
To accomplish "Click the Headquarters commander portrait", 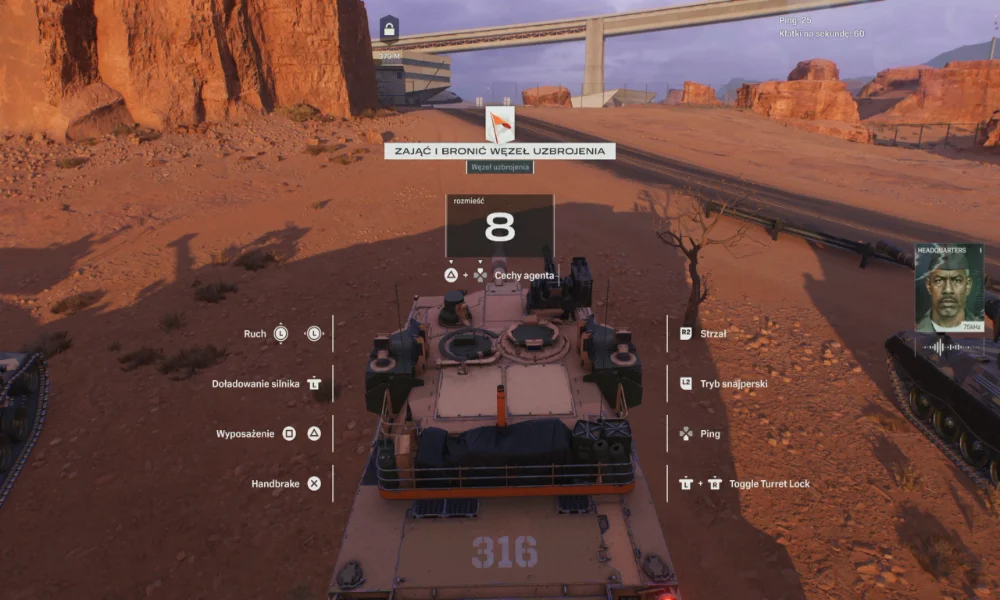I will coord(949,290).
